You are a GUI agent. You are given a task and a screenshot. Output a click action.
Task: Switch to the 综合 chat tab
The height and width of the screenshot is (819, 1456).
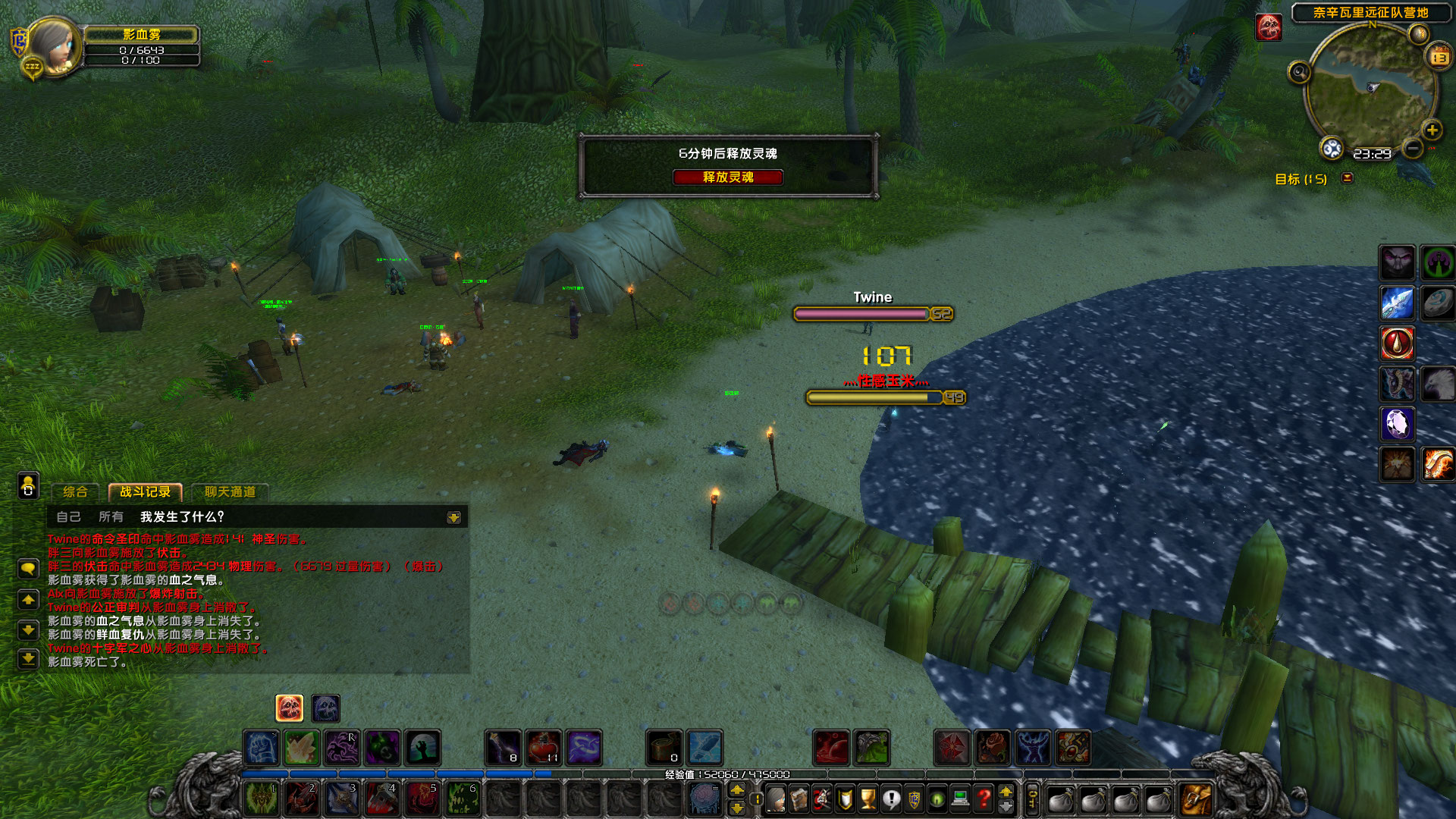click(x=76, y=492)
